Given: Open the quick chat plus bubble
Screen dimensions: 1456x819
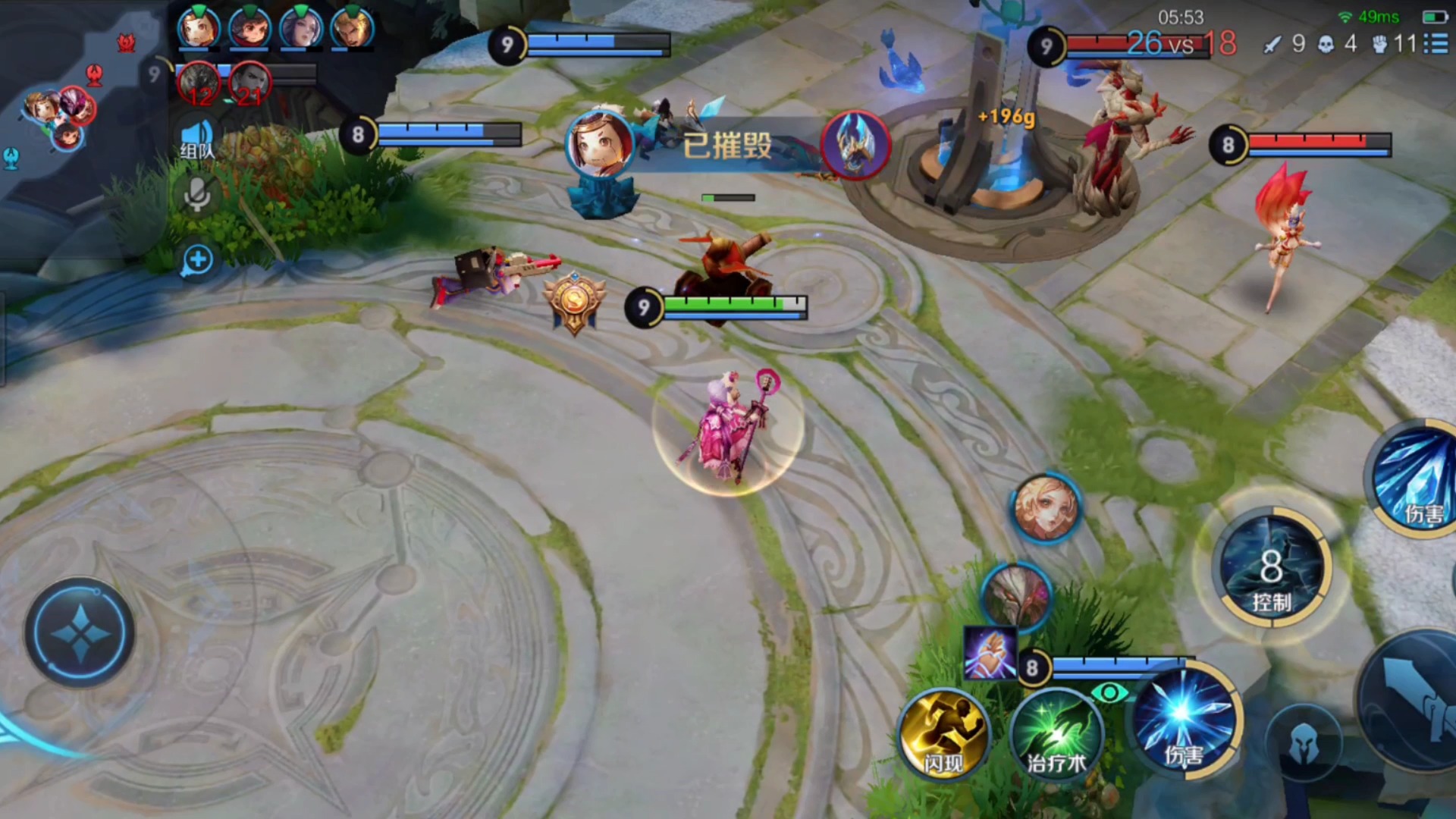Looking at the screenshot, I should click(197, 260).
